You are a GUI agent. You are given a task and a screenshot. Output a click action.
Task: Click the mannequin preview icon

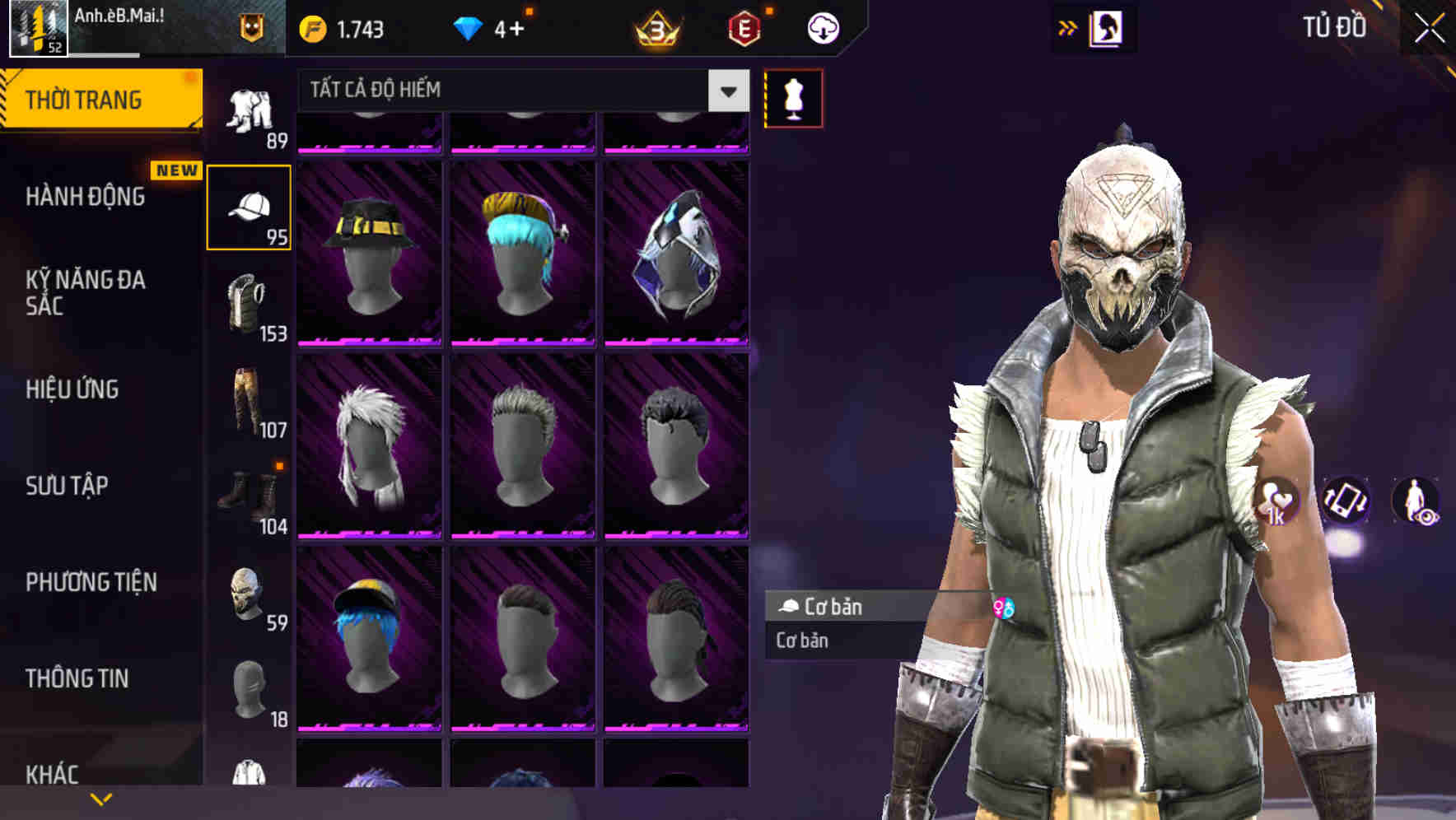coord(793,98)
